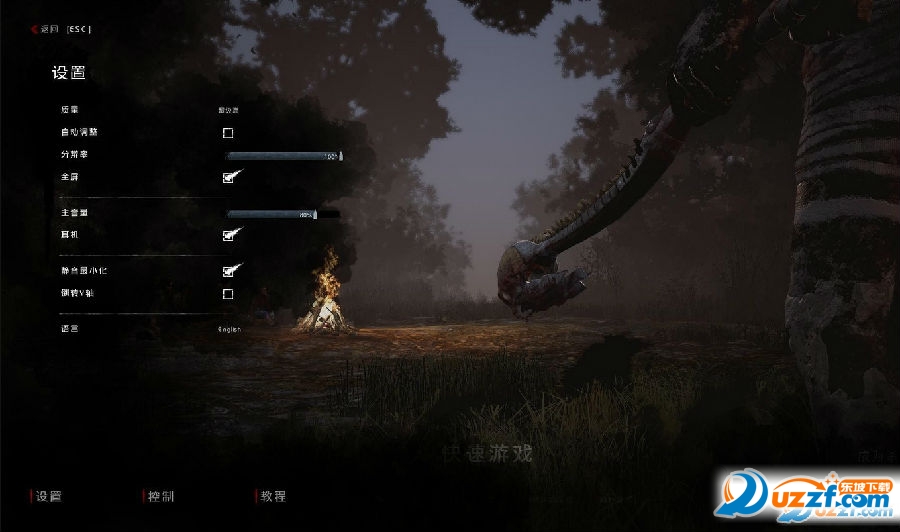This screenshot has height=532, width=900.
Task: Disable the 耳机 headphones checkbox
Action: 229,236
